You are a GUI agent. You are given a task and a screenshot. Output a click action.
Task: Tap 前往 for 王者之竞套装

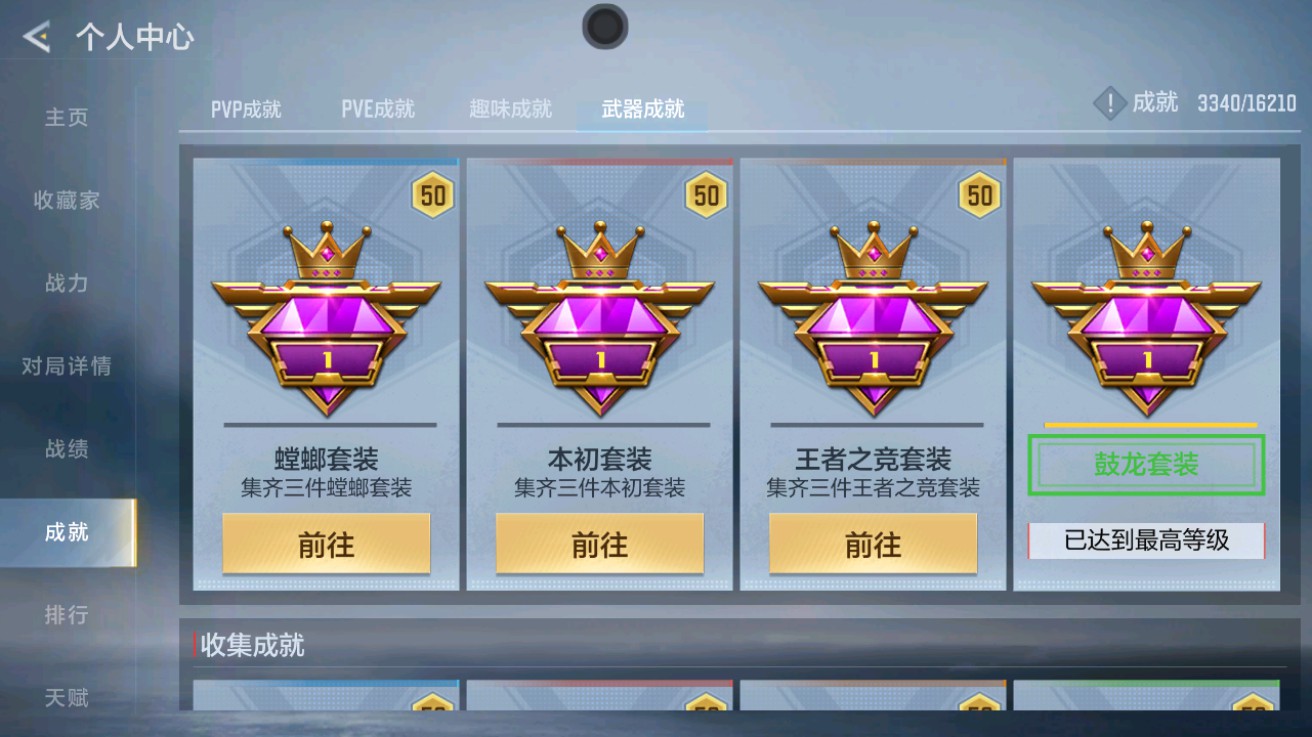873,545
